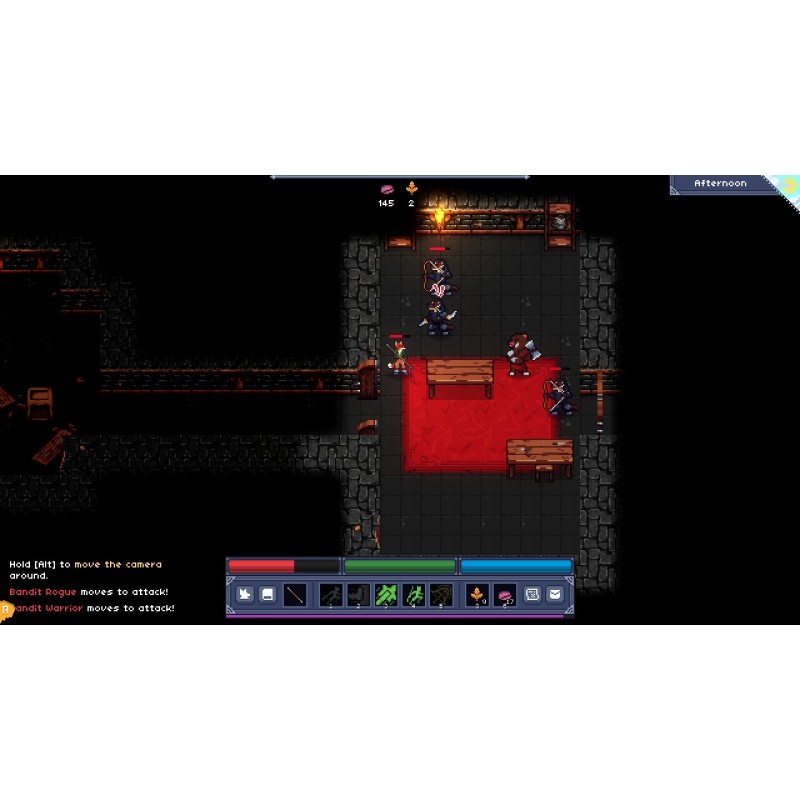Use the green dash ability in slot 3

[386, 595]
